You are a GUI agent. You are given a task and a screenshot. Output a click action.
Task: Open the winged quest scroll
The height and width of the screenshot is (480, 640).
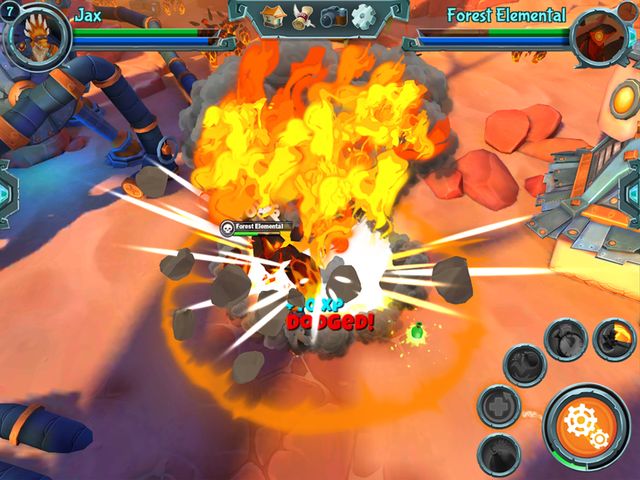(x=304, y=15)
